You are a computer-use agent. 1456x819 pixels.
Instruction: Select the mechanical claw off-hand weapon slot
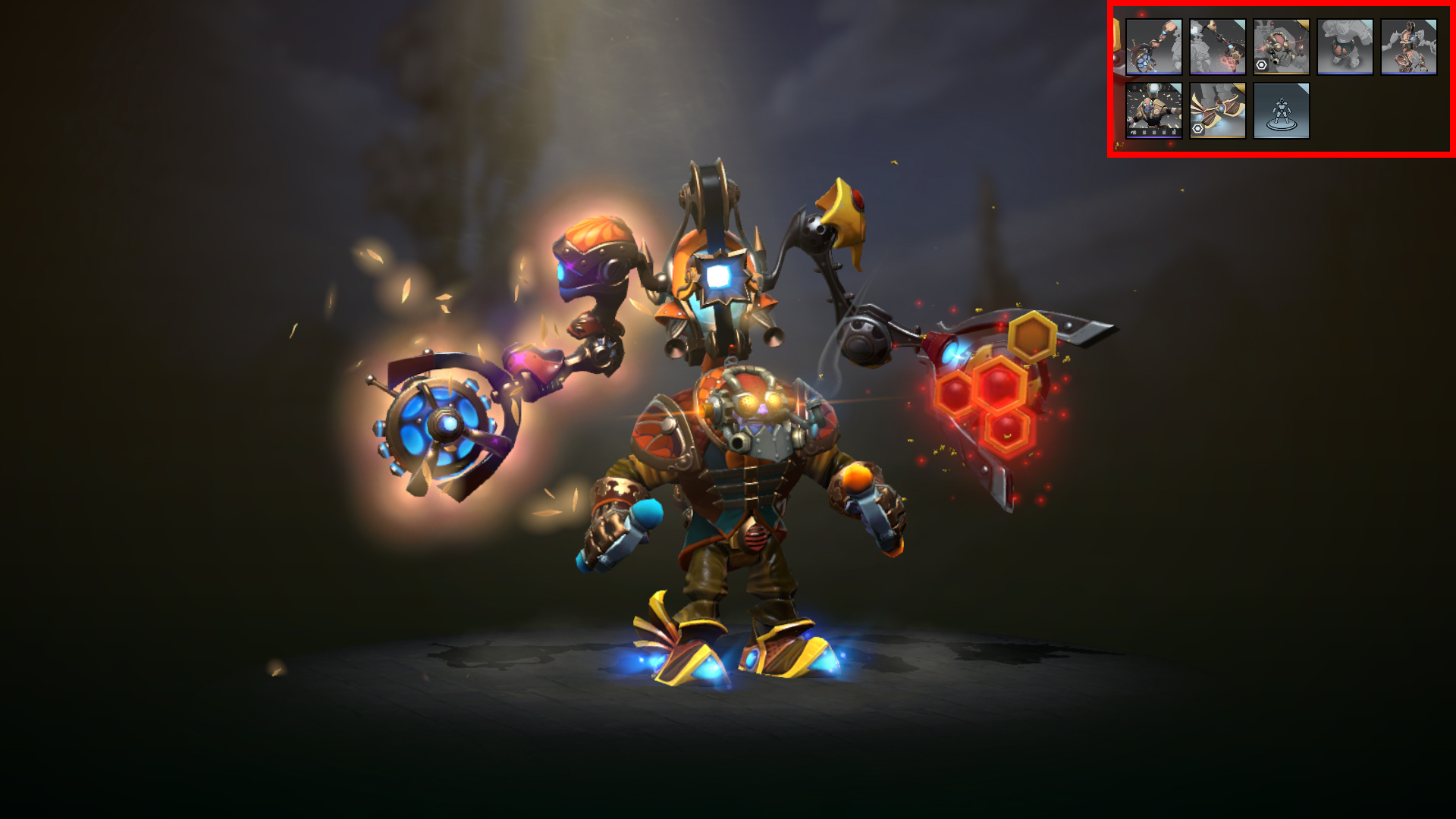pyautogui.click(x=1218, y=47)
